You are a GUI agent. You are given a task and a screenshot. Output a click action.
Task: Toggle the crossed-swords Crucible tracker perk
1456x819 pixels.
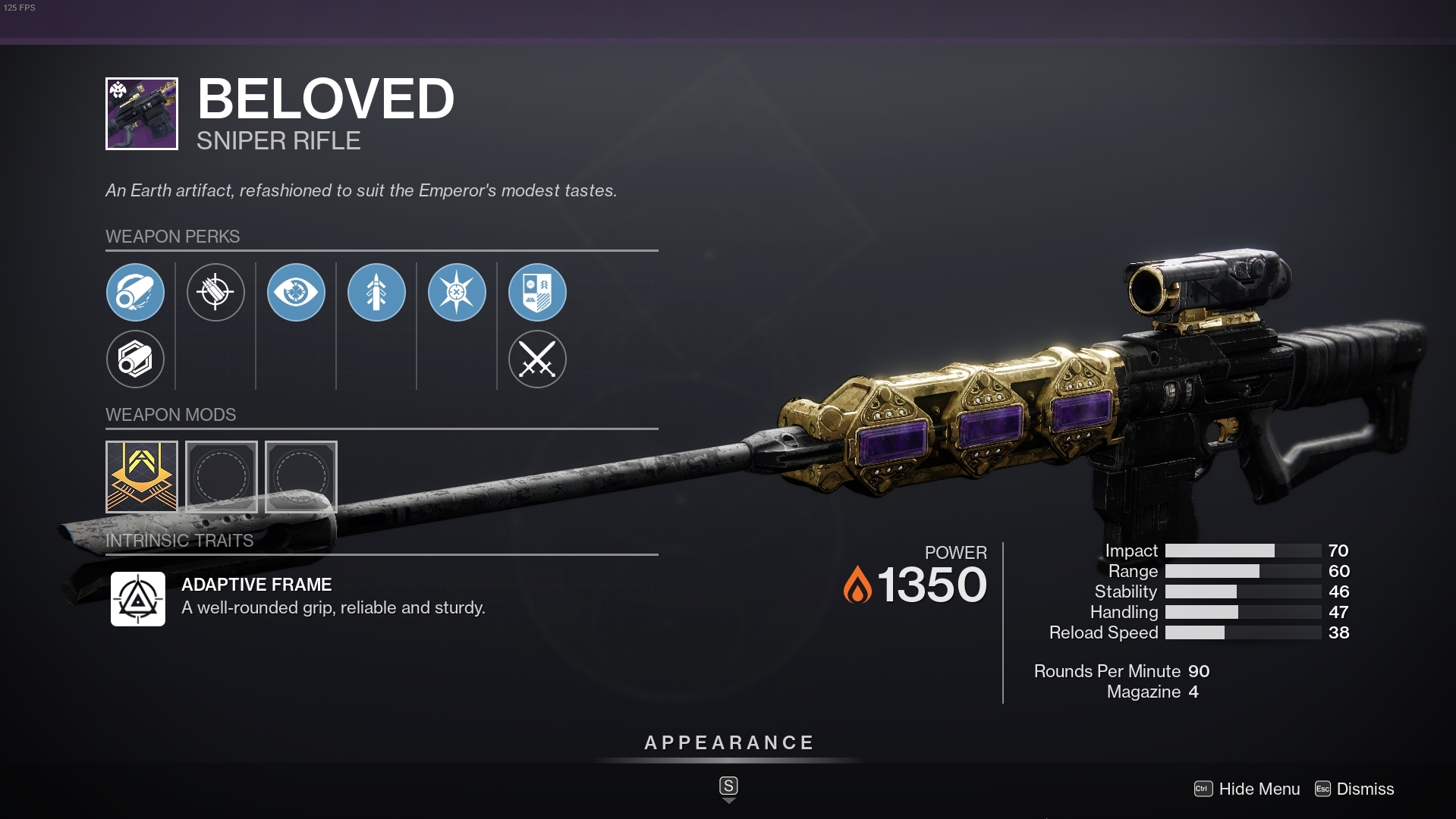(537, 359)
